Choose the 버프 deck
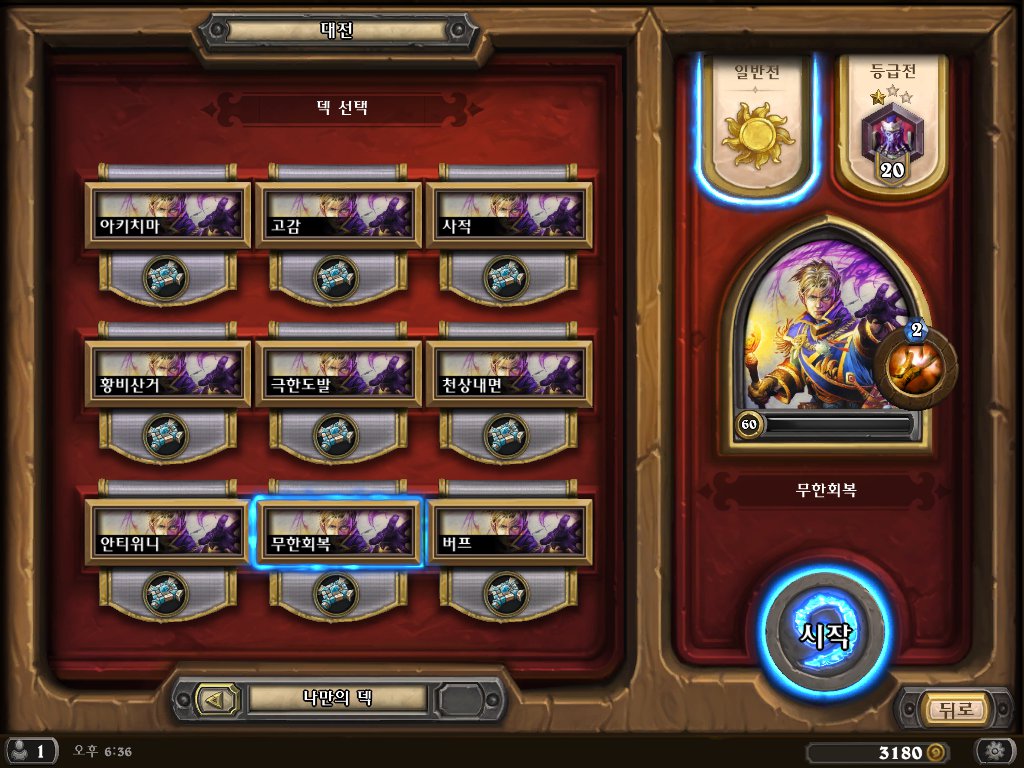 pyautogui.click(x=508, y=532)
